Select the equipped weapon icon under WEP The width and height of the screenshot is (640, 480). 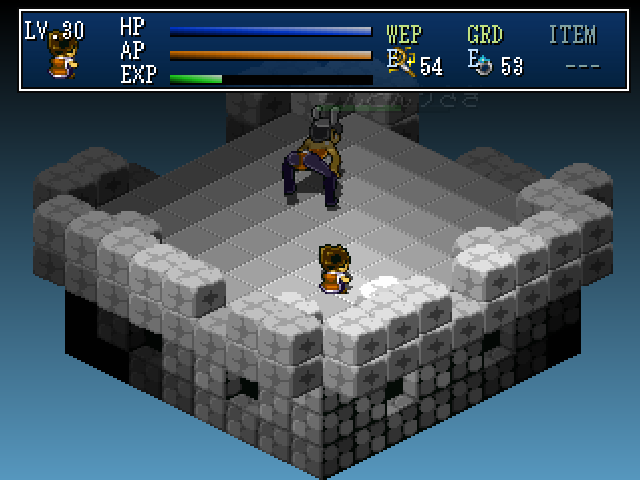click(x=403, y=64)
